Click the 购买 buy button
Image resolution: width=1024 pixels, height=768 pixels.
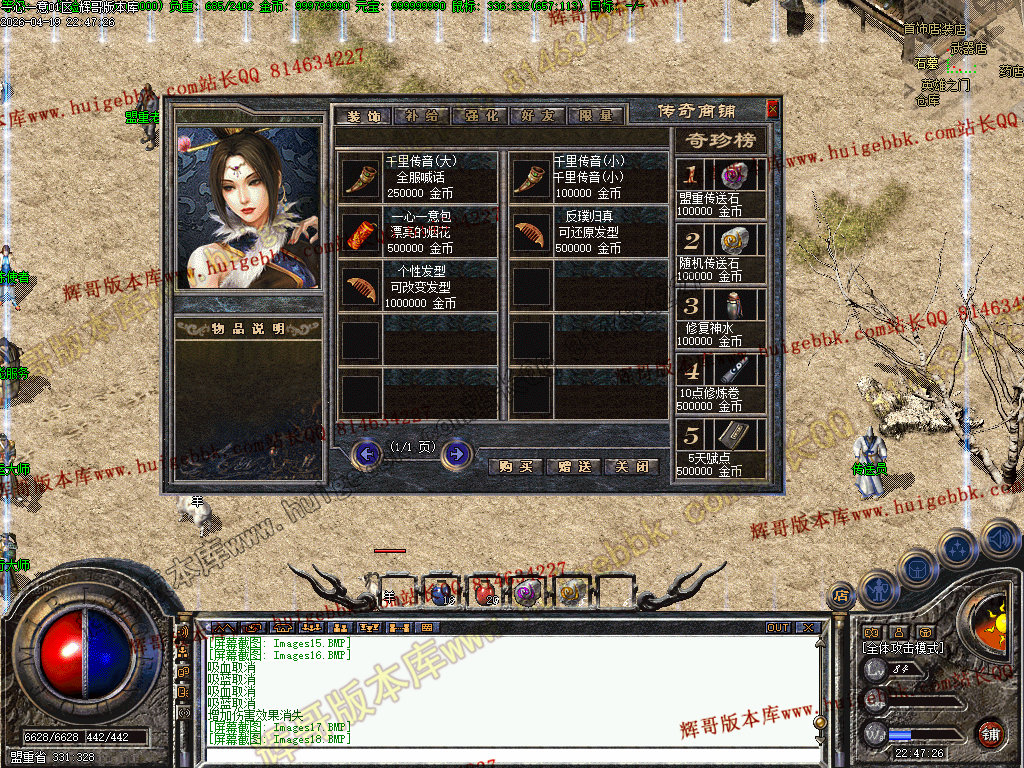point(516,467)
